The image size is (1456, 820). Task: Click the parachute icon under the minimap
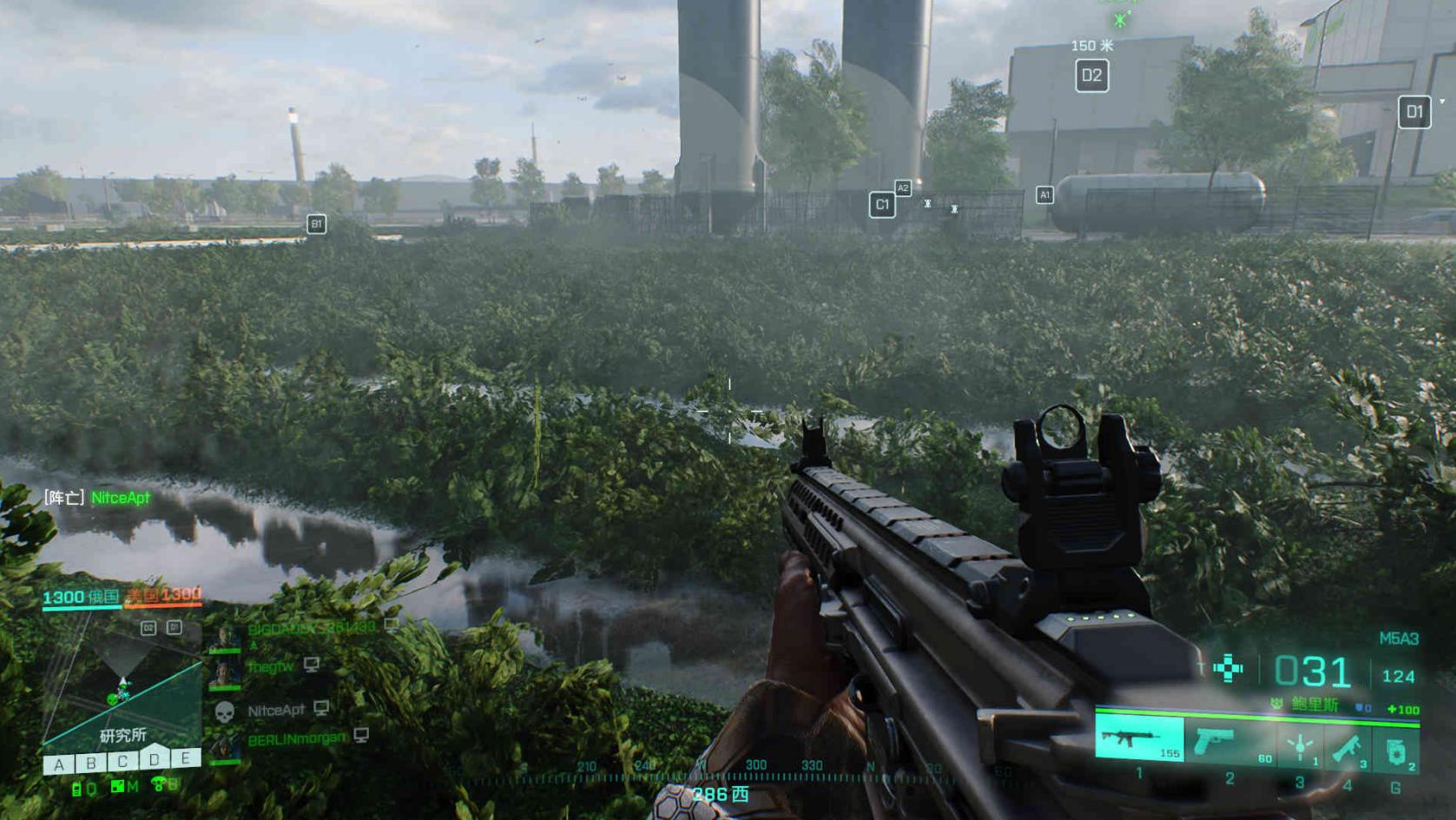(x=159, y=785)
